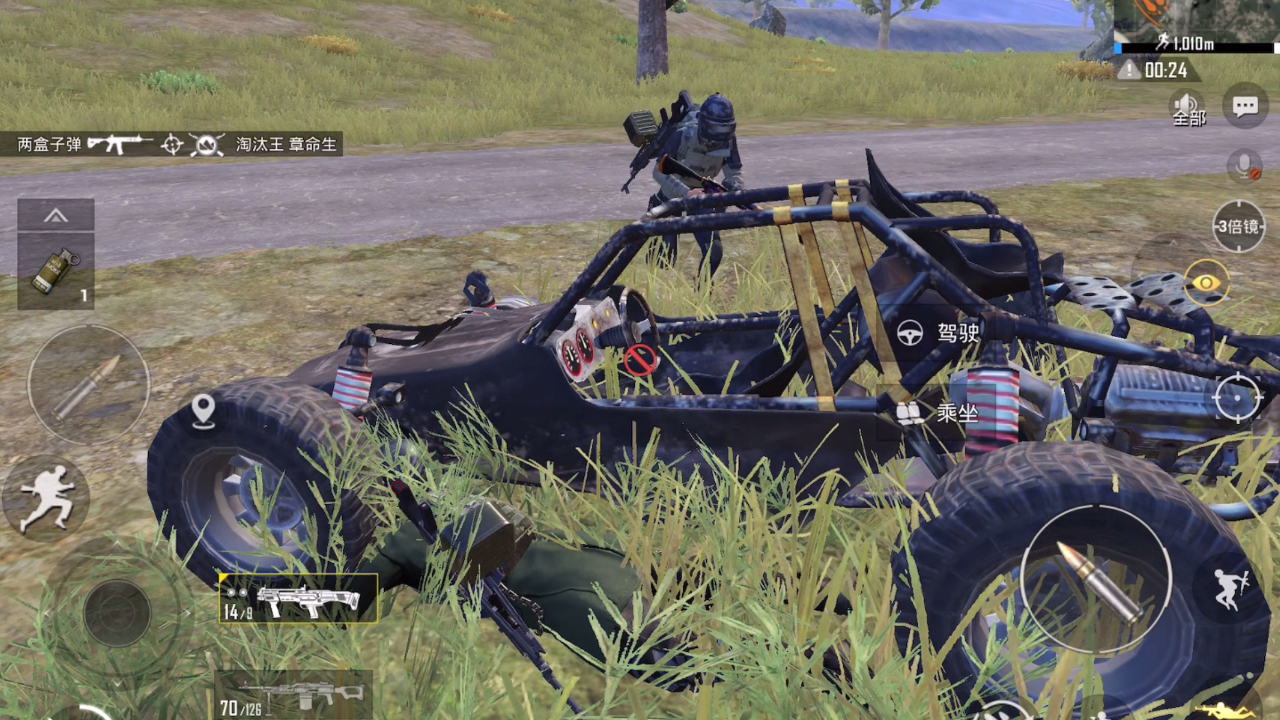Image resolution: width=1280 pixels, height=720 pixels.
Task: Place a map marker with the pin icon
Action: tap(203, 410)
